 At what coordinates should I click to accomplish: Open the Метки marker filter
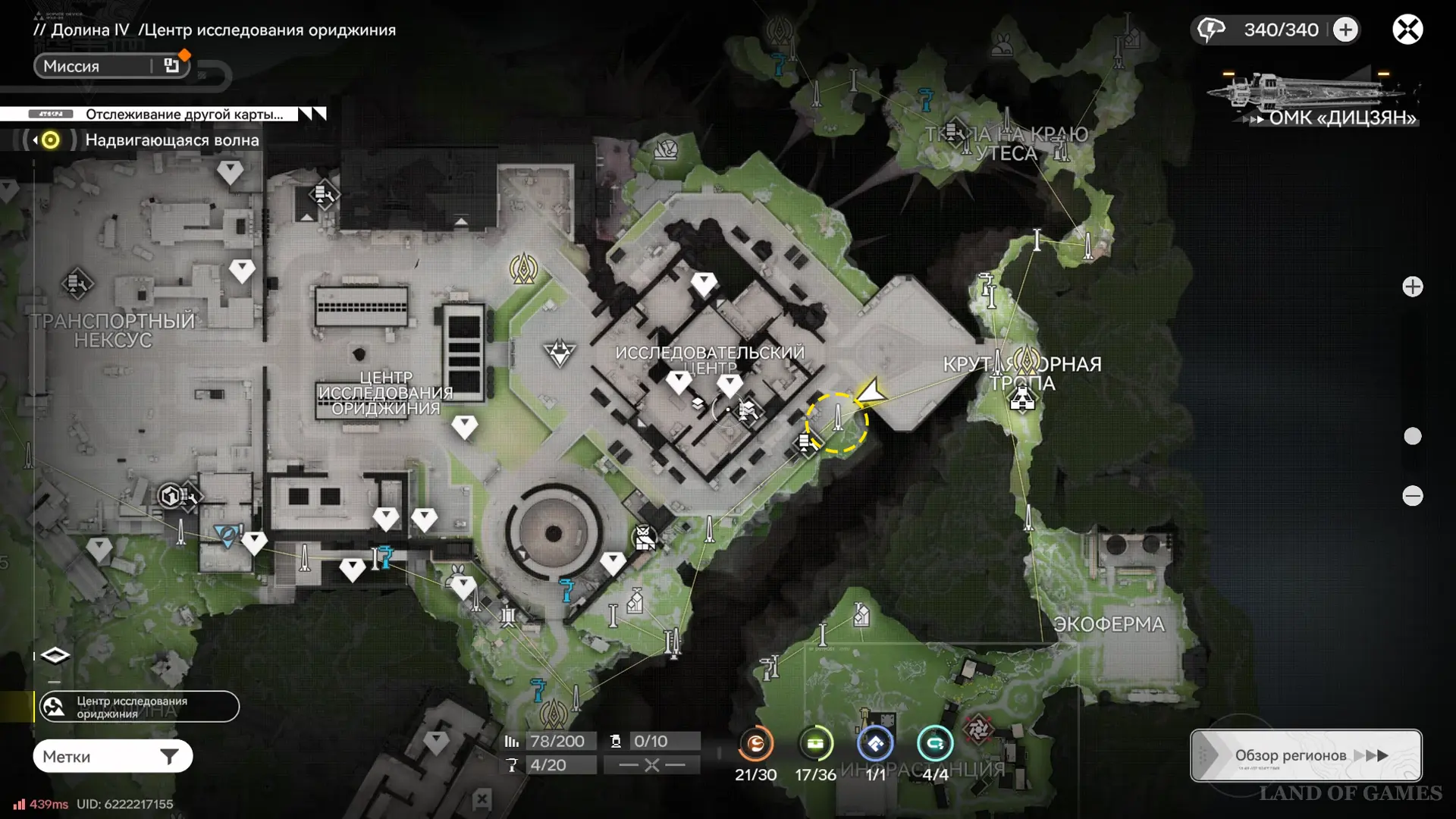click(x=112, y=756)
